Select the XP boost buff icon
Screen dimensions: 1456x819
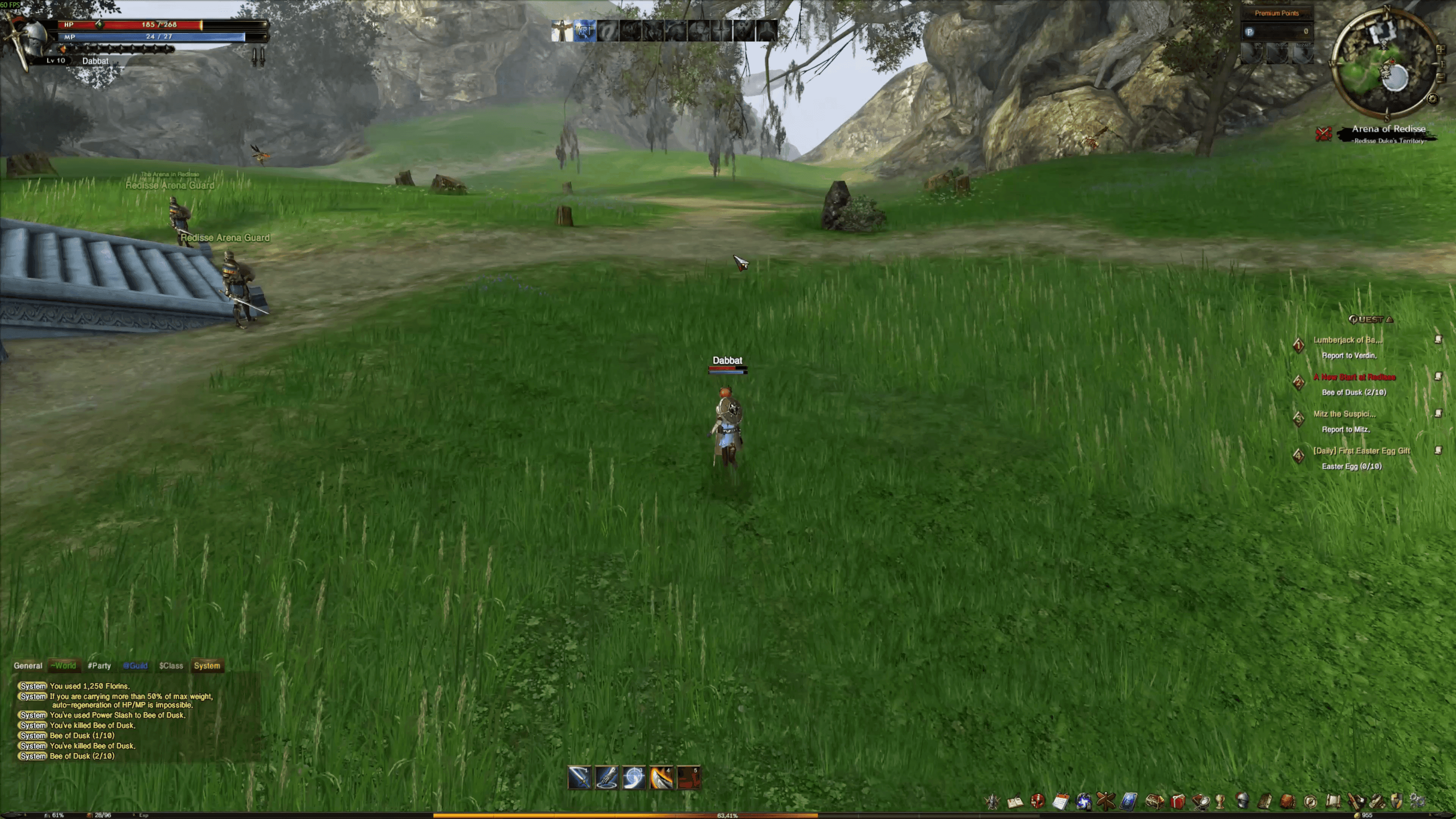(584, 30)
